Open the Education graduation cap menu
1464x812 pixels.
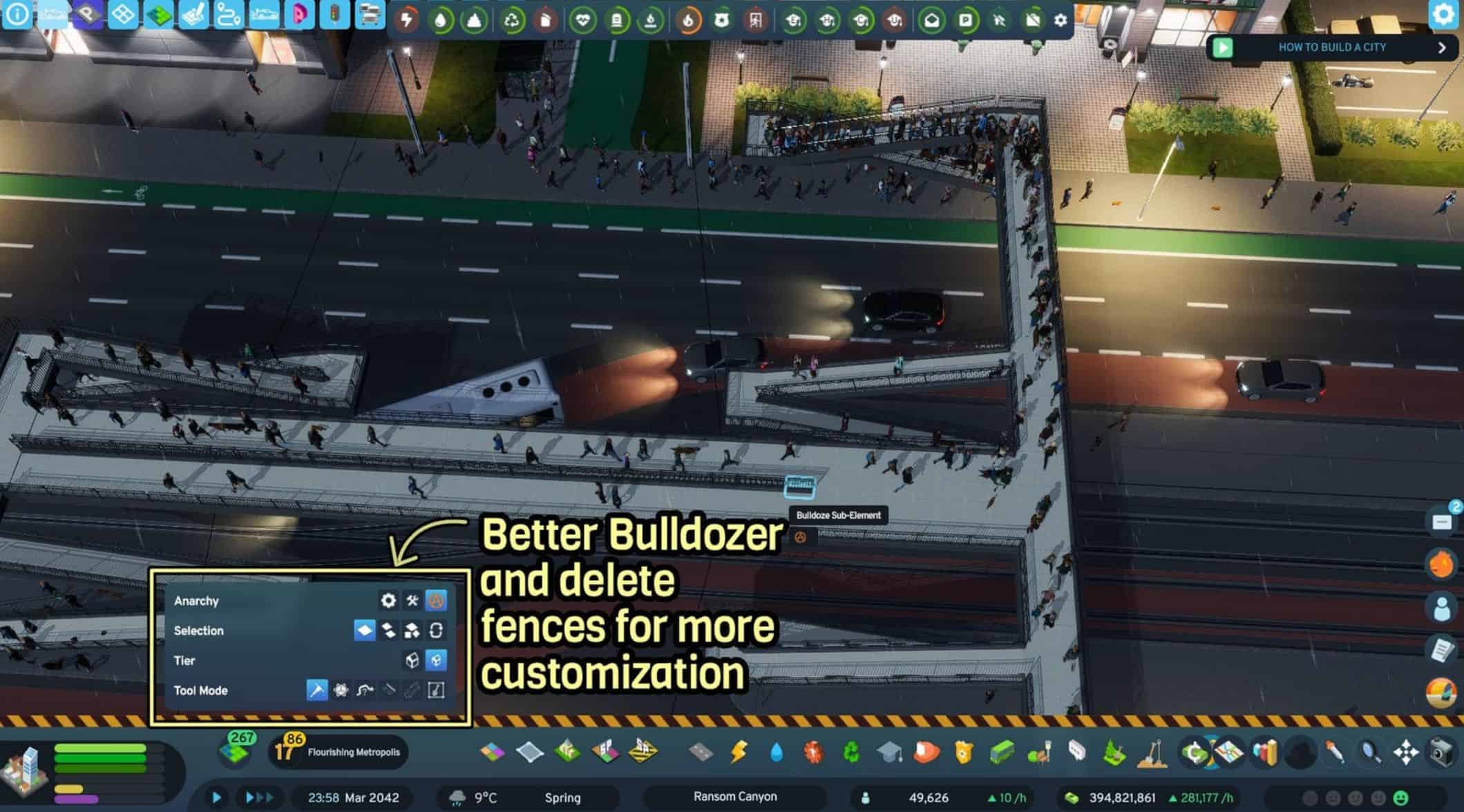(890, 751)
